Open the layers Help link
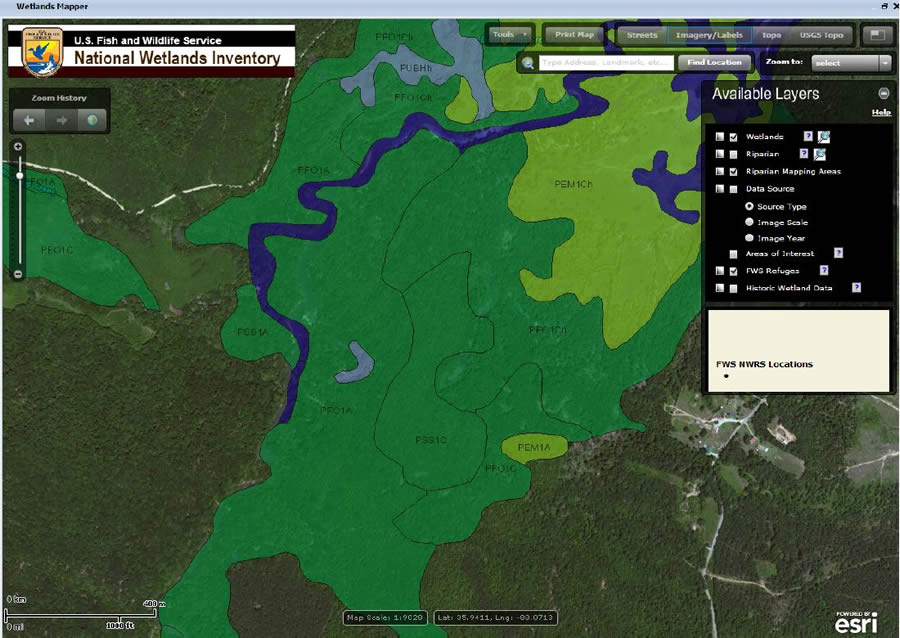Viewport: 900px width, 638px height. tap(880, 112)
